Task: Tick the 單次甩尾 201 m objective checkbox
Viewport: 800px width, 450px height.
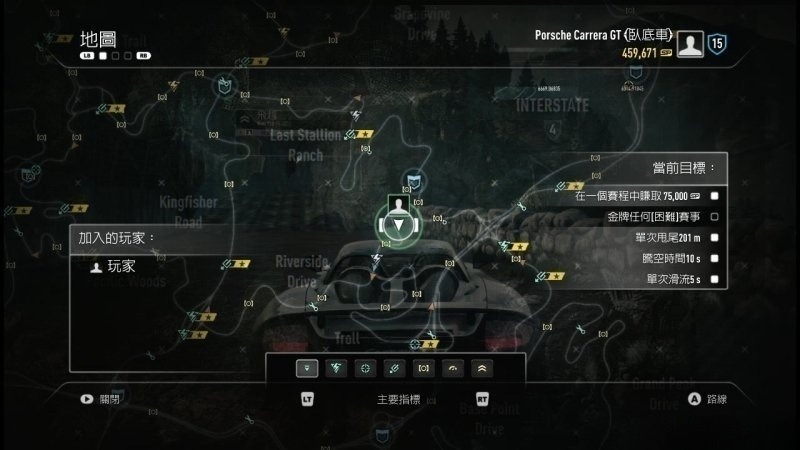Action: (714, 238)
